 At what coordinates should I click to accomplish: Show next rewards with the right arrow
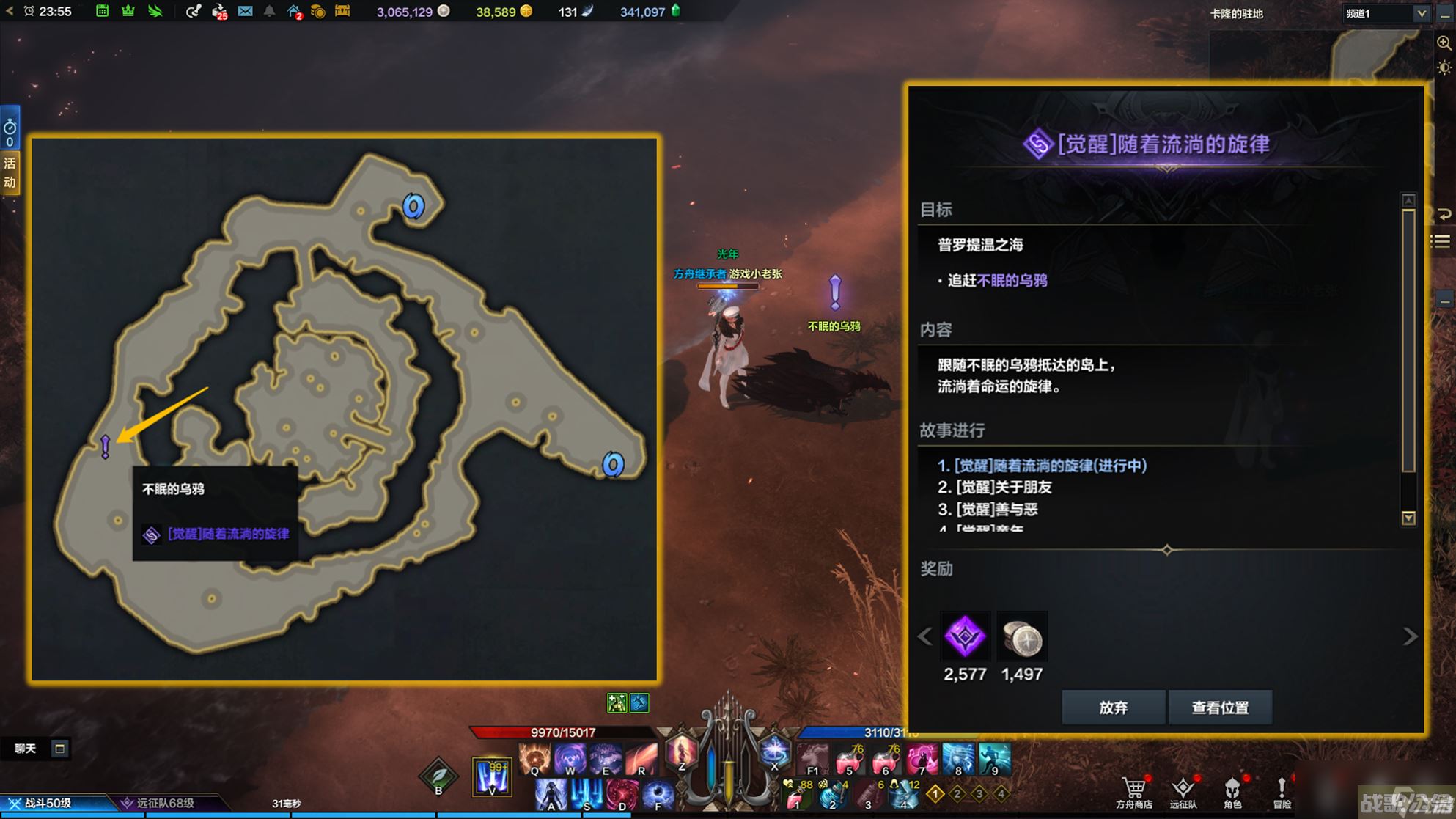(x=1410, y=636)
